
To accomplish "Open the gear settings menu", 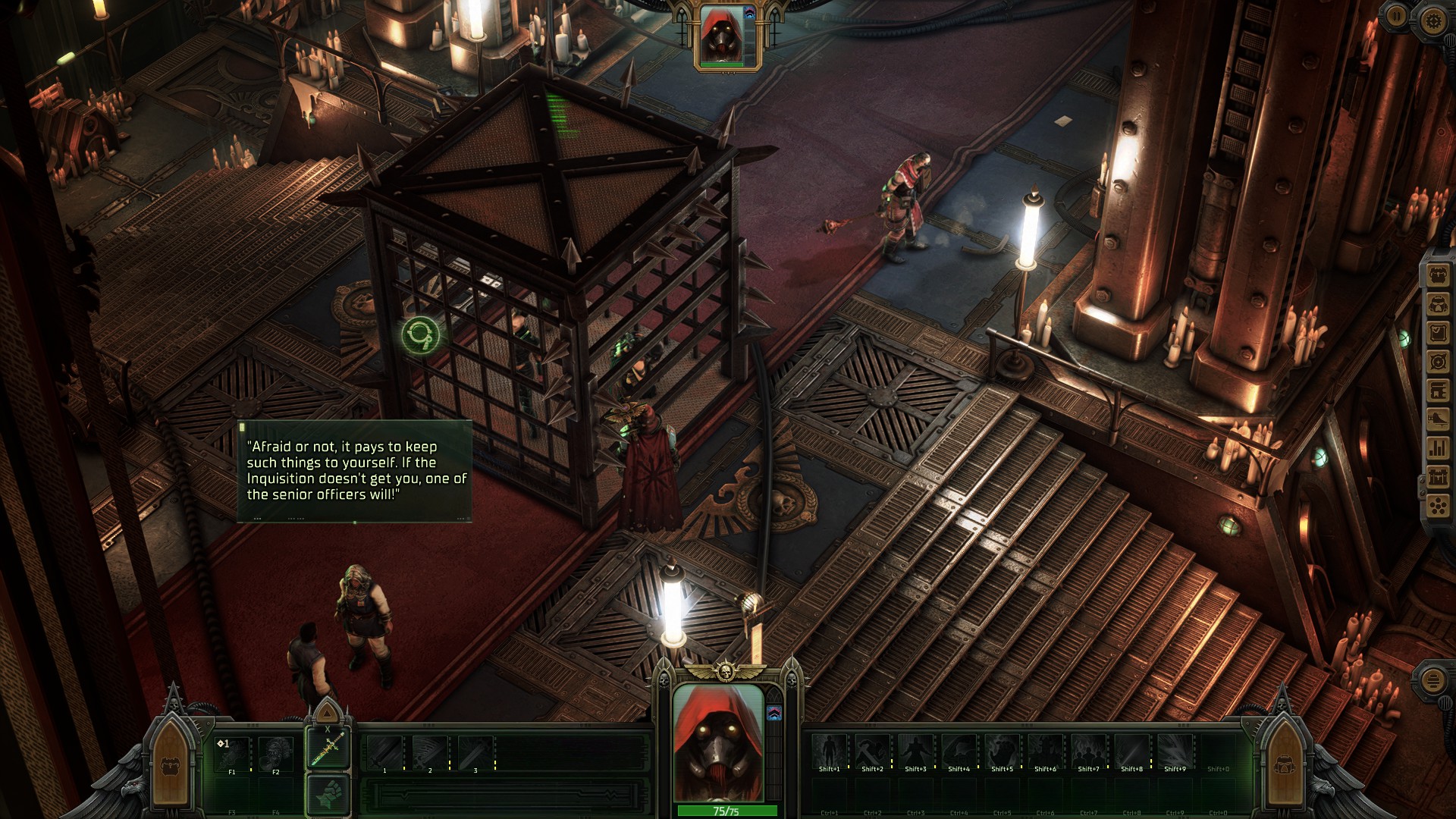I will coord(1432,20).
